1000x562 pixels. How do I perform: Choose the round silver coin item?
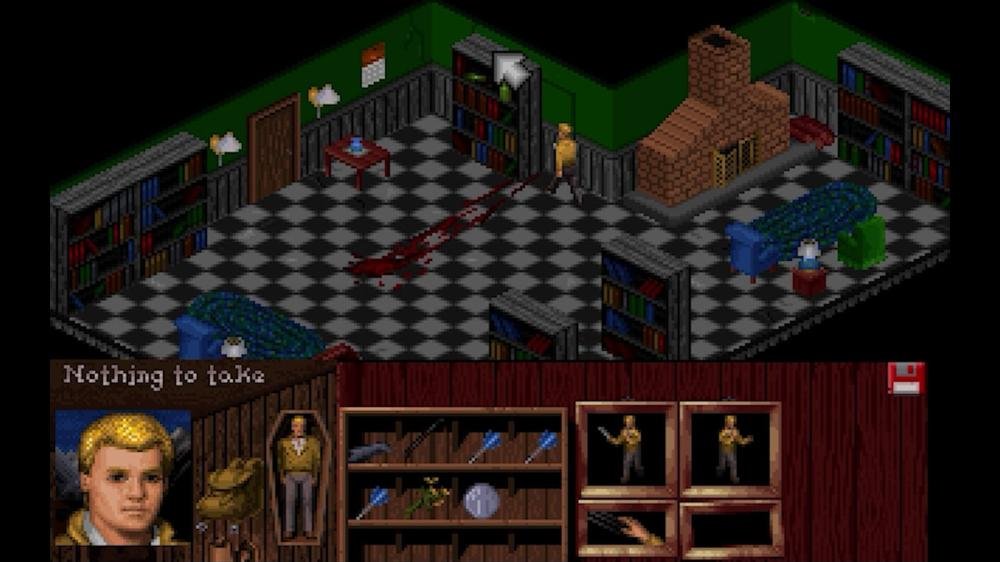481,499
